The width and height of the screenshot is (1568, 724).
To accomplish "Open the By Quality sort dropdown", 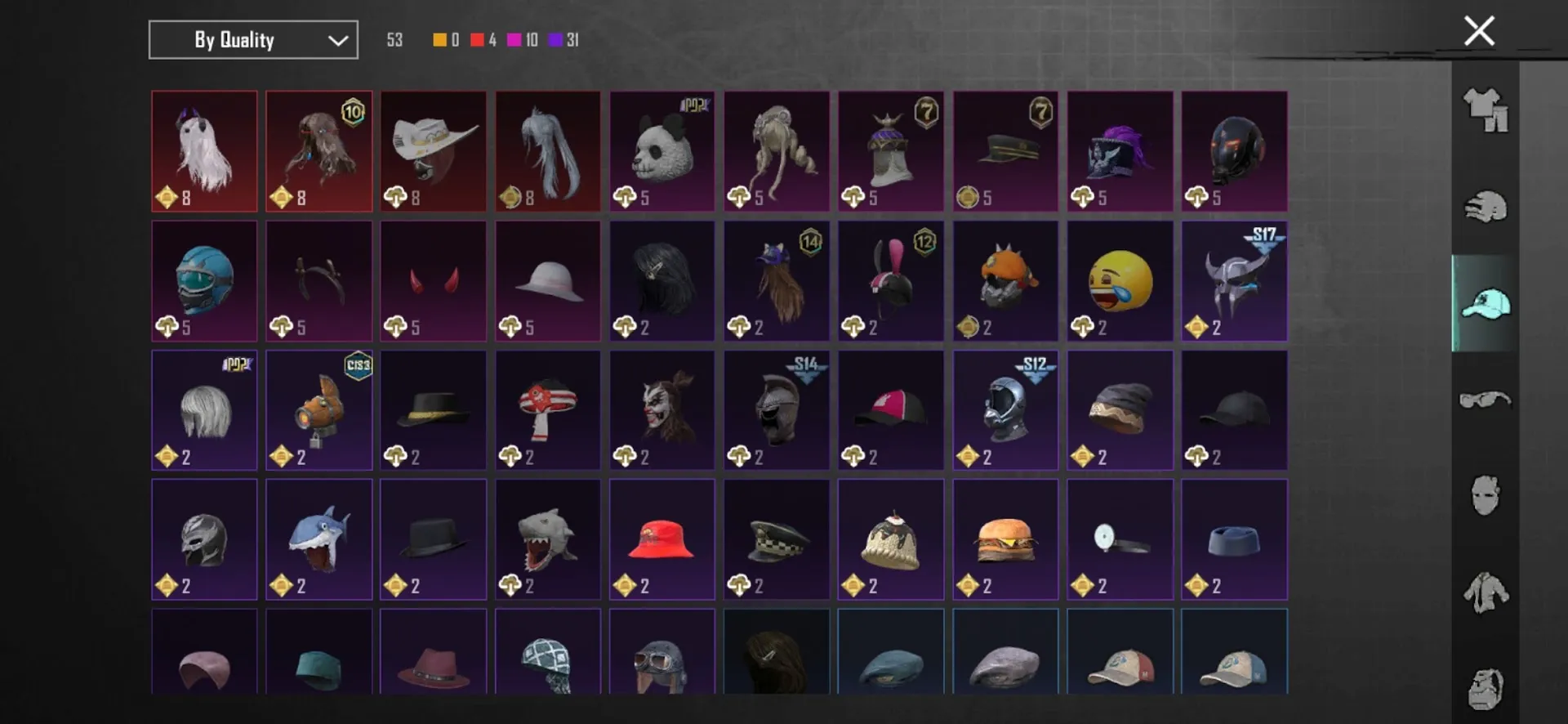I will pyautogui.click(x=252, y=39).
